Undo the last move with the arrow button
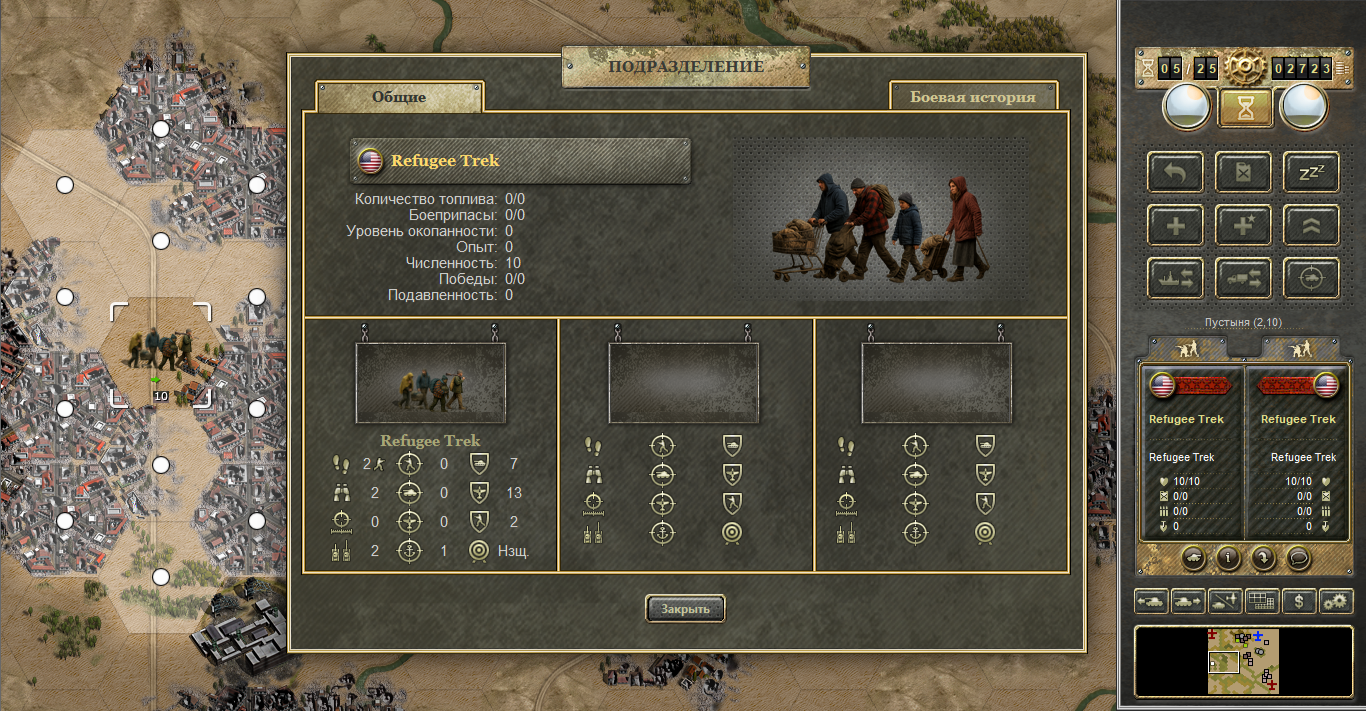Image resolution: width=1366 pixels, height=711 pixels. (x=1176, y=173)
